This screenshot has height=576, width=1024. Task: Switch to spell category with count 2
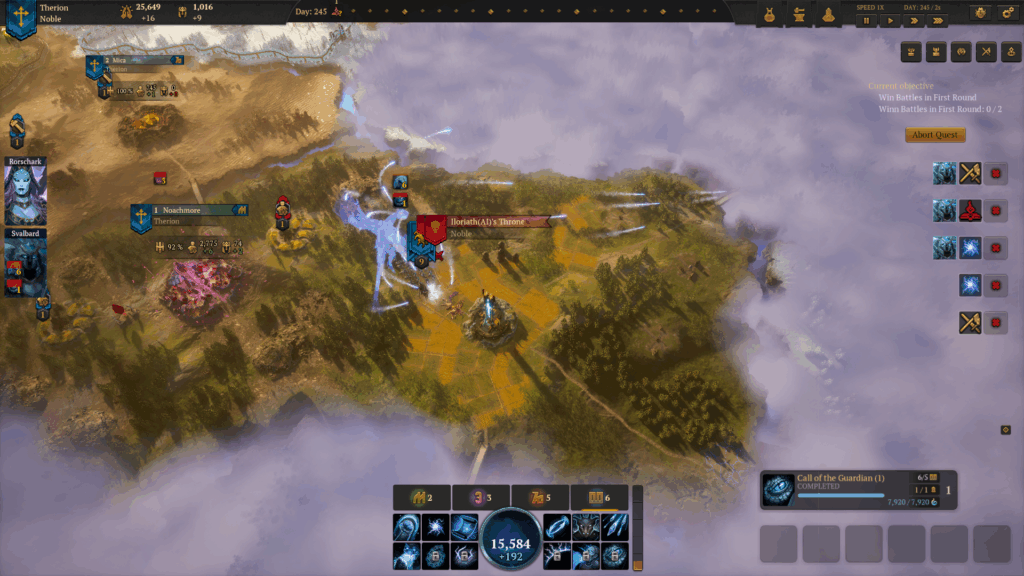point(421,497)
